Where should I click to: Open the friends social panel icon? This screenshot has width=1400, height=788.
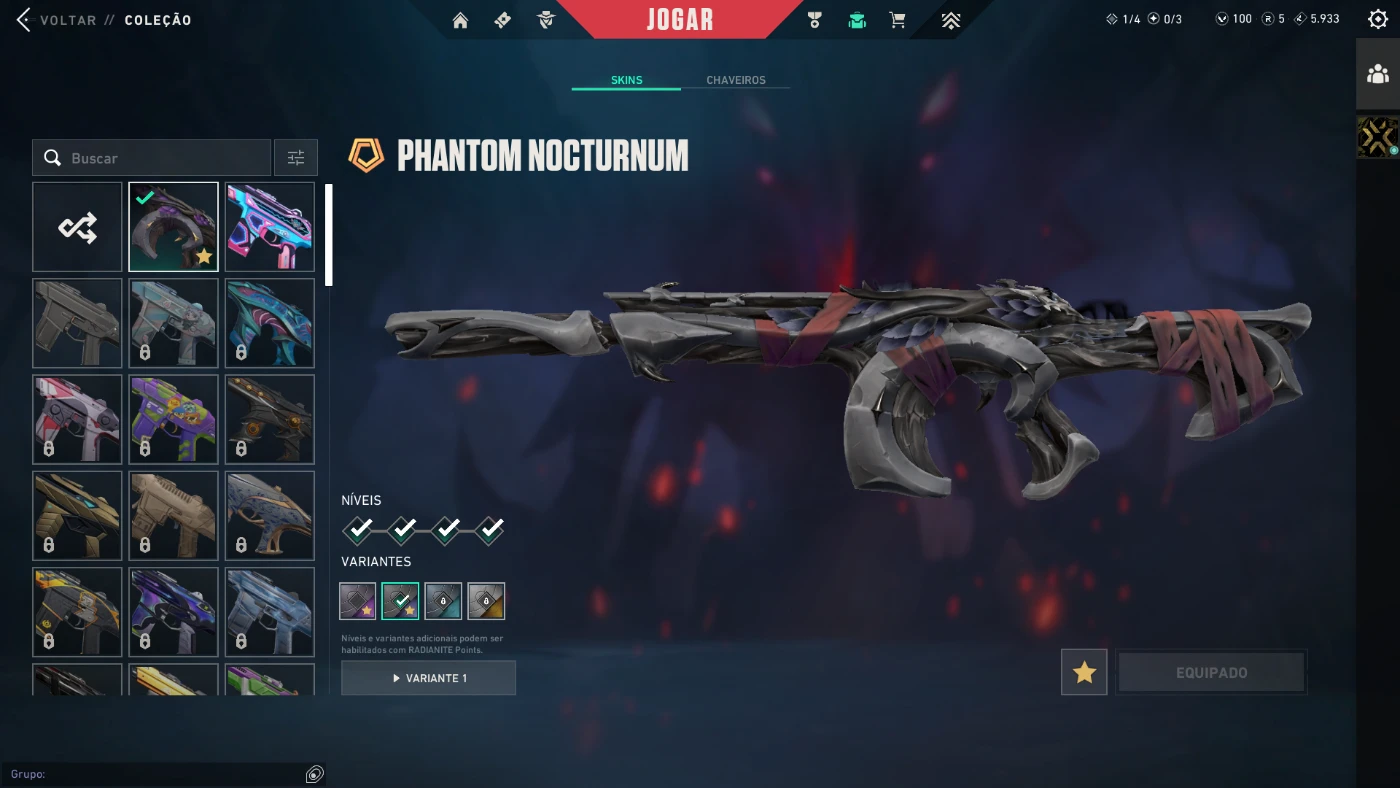pos(1377,74)
